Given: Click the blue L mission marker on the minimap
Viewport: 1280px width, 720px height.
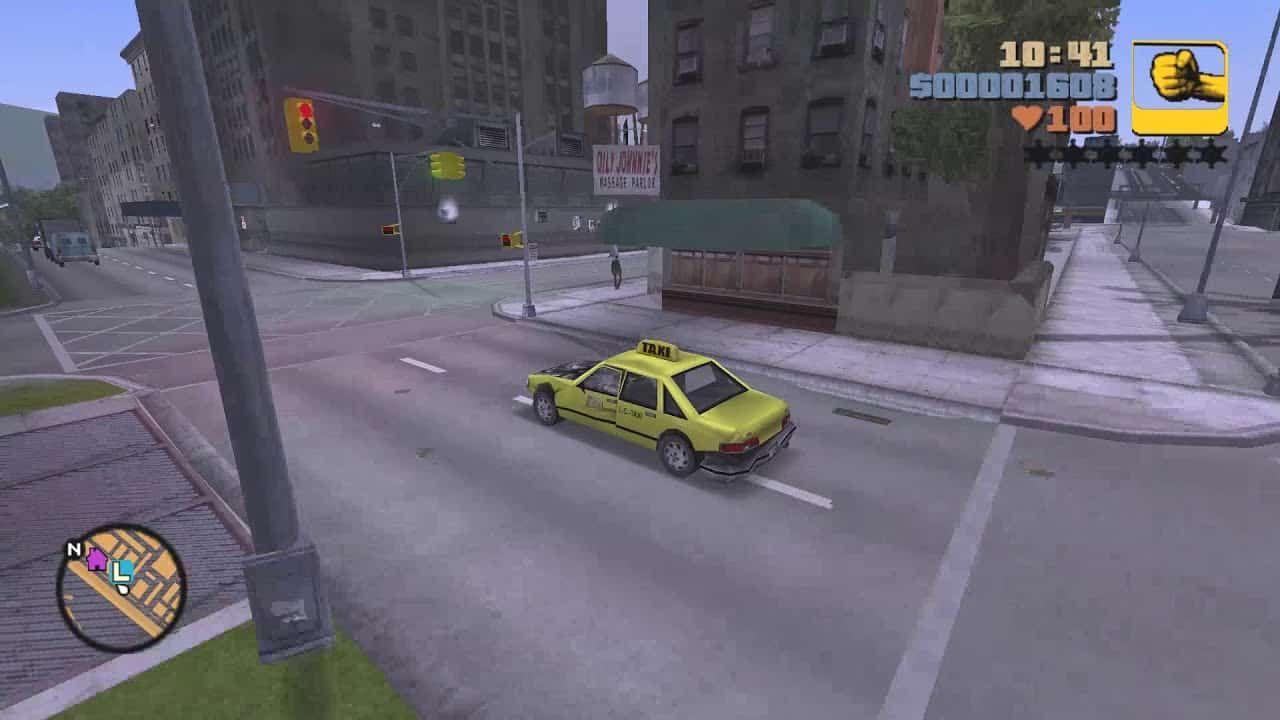Looking at the screenshot, I should coord(121,573).
